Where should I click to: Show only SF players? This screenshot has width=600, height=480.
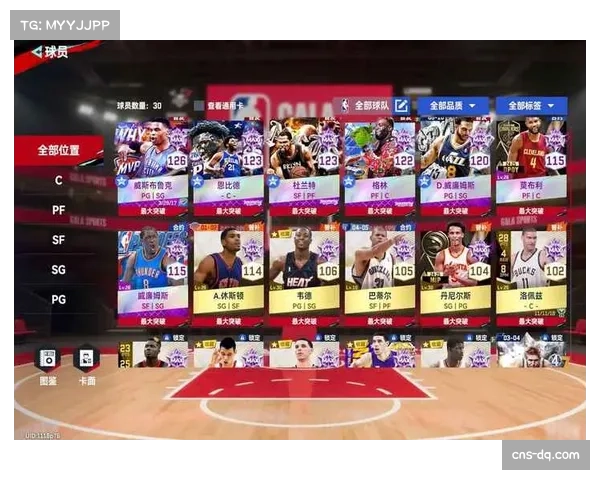[x=58, y=240]
